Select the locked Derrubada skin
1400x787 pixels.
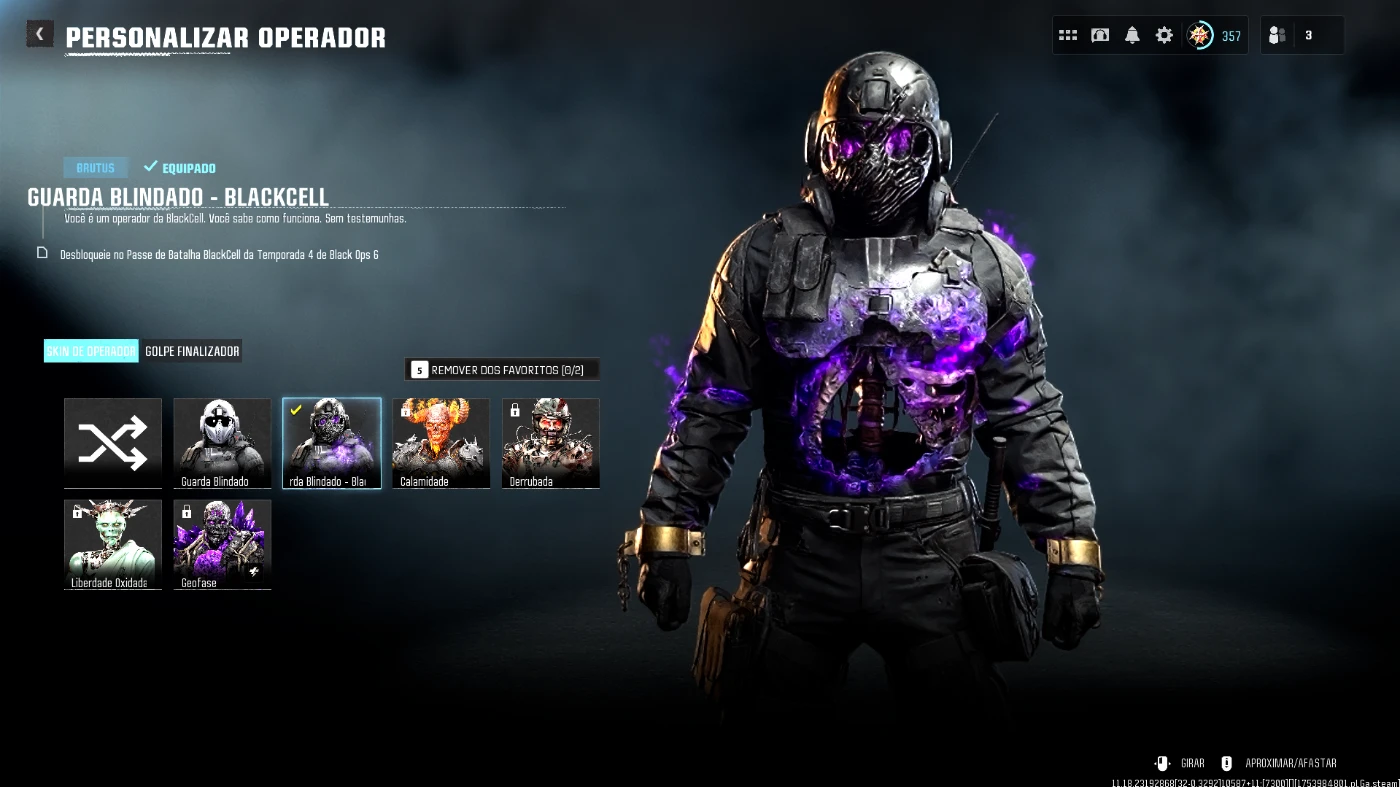[551, 443]
